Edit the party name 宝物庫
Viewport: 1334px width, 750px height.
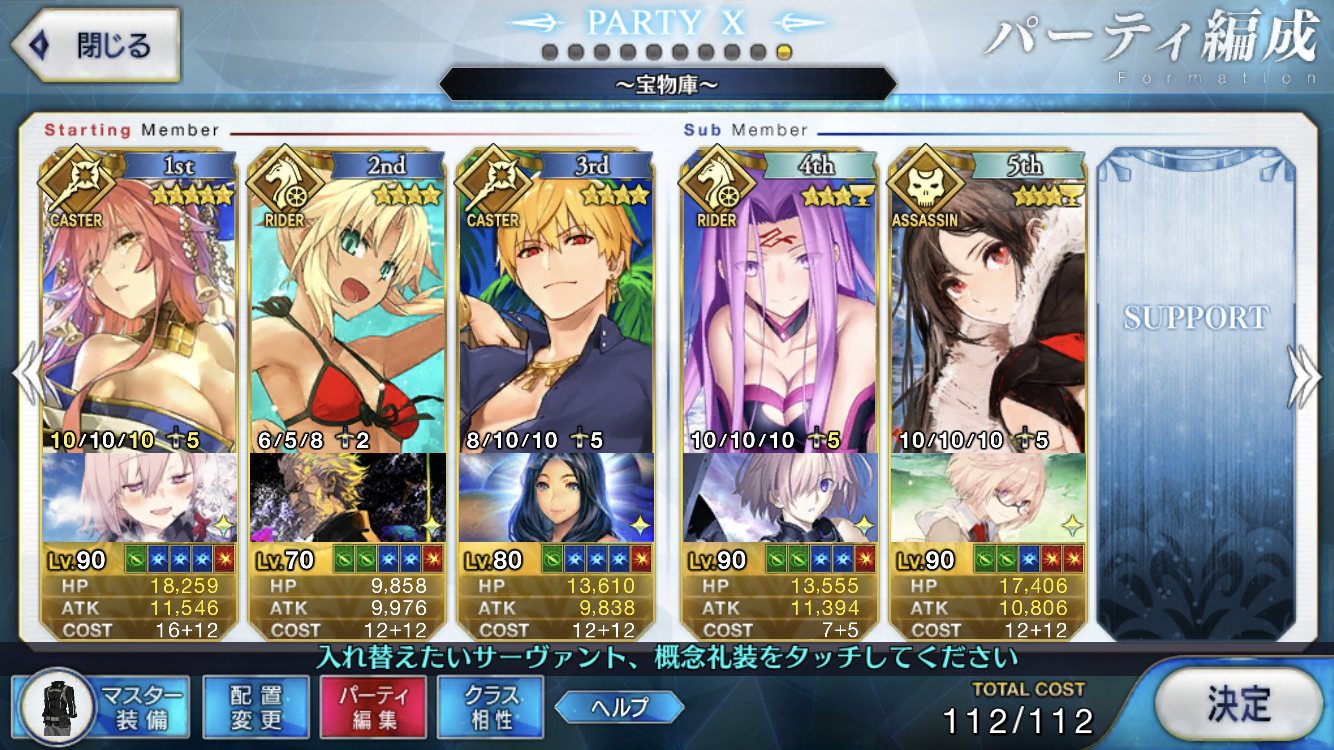[666, 84]
